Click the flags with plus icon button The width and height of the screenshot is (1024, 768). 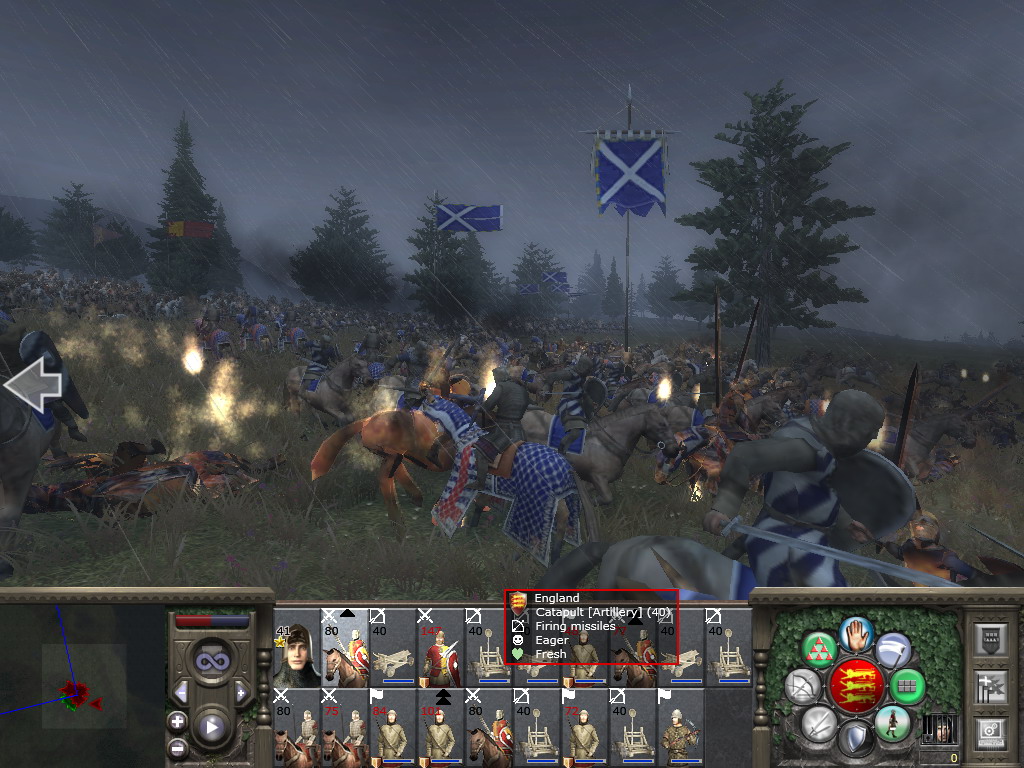991,686
